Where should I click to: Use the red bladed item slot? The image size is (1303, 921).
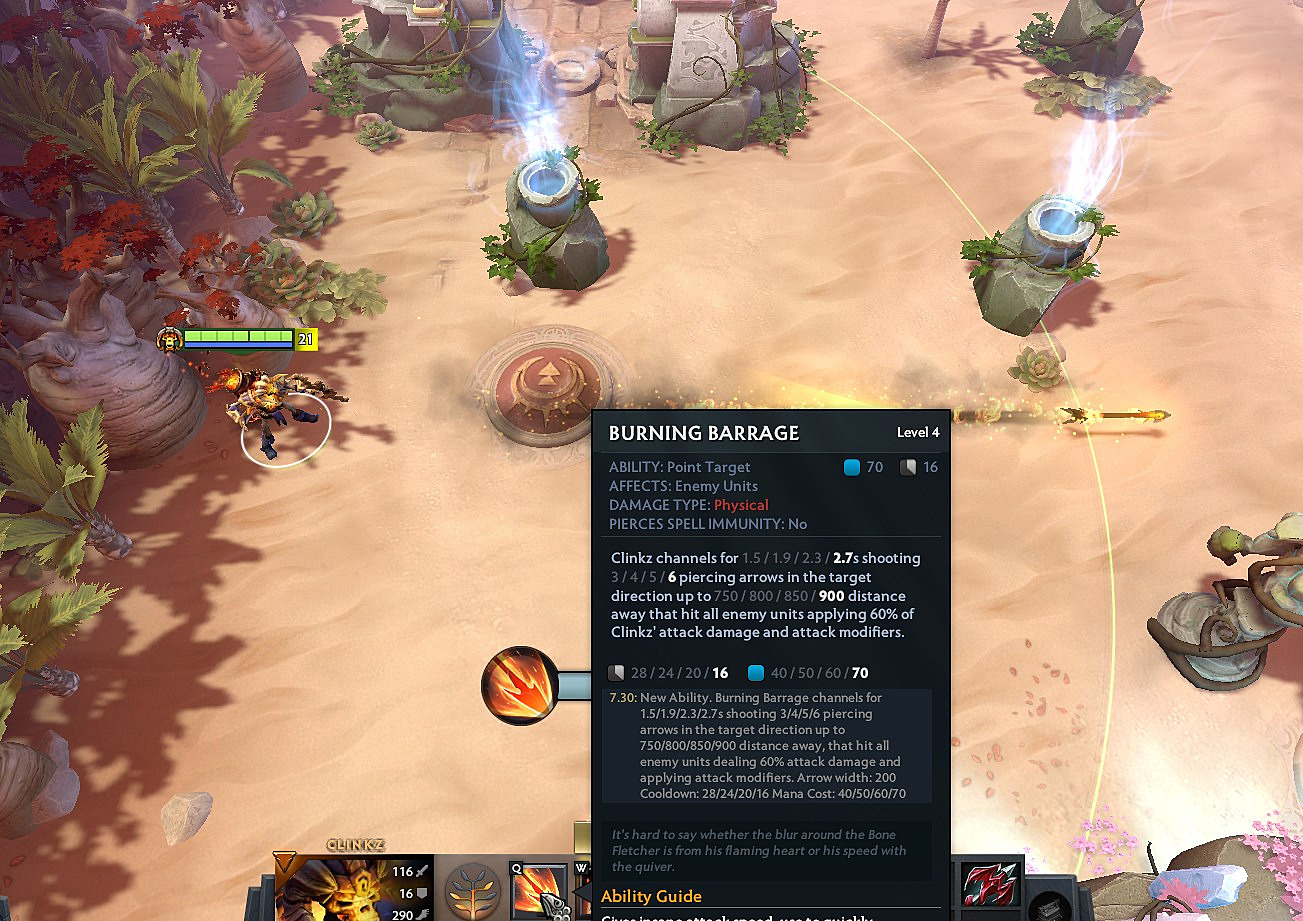[x=989, y=885]
